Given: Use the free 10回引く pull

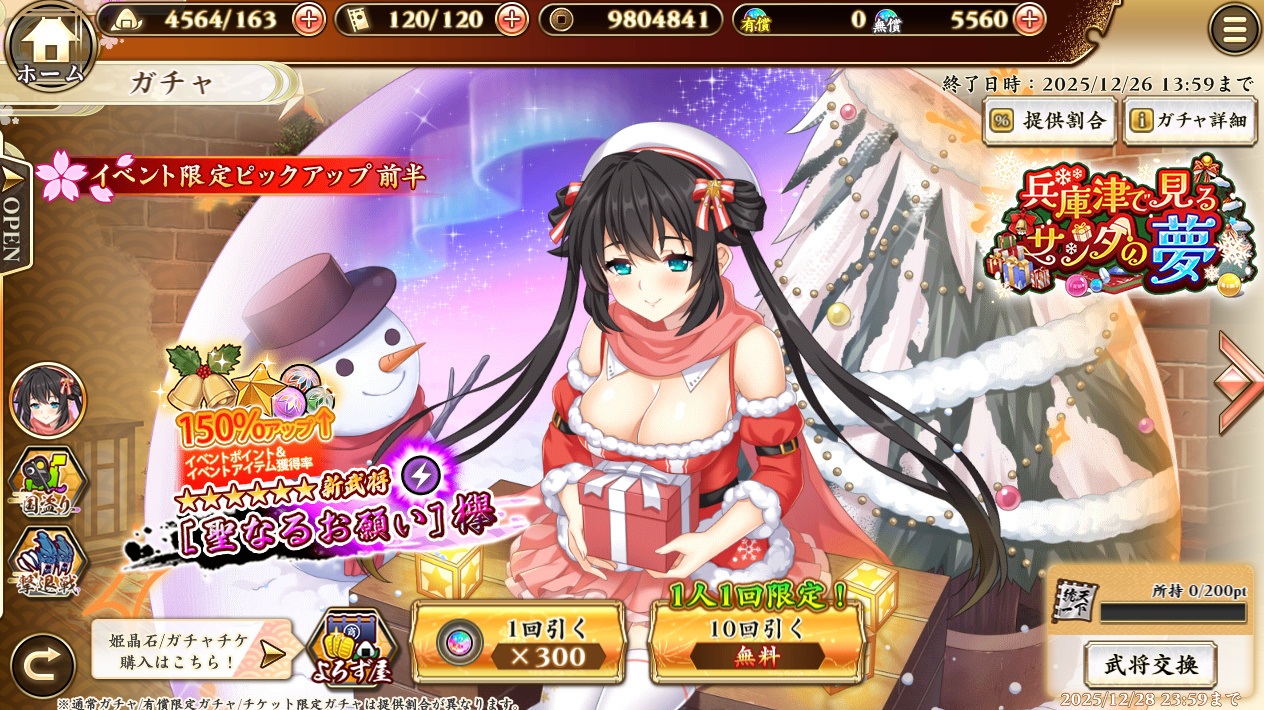Looking at the screenshot, I should (x=756, y=642).
